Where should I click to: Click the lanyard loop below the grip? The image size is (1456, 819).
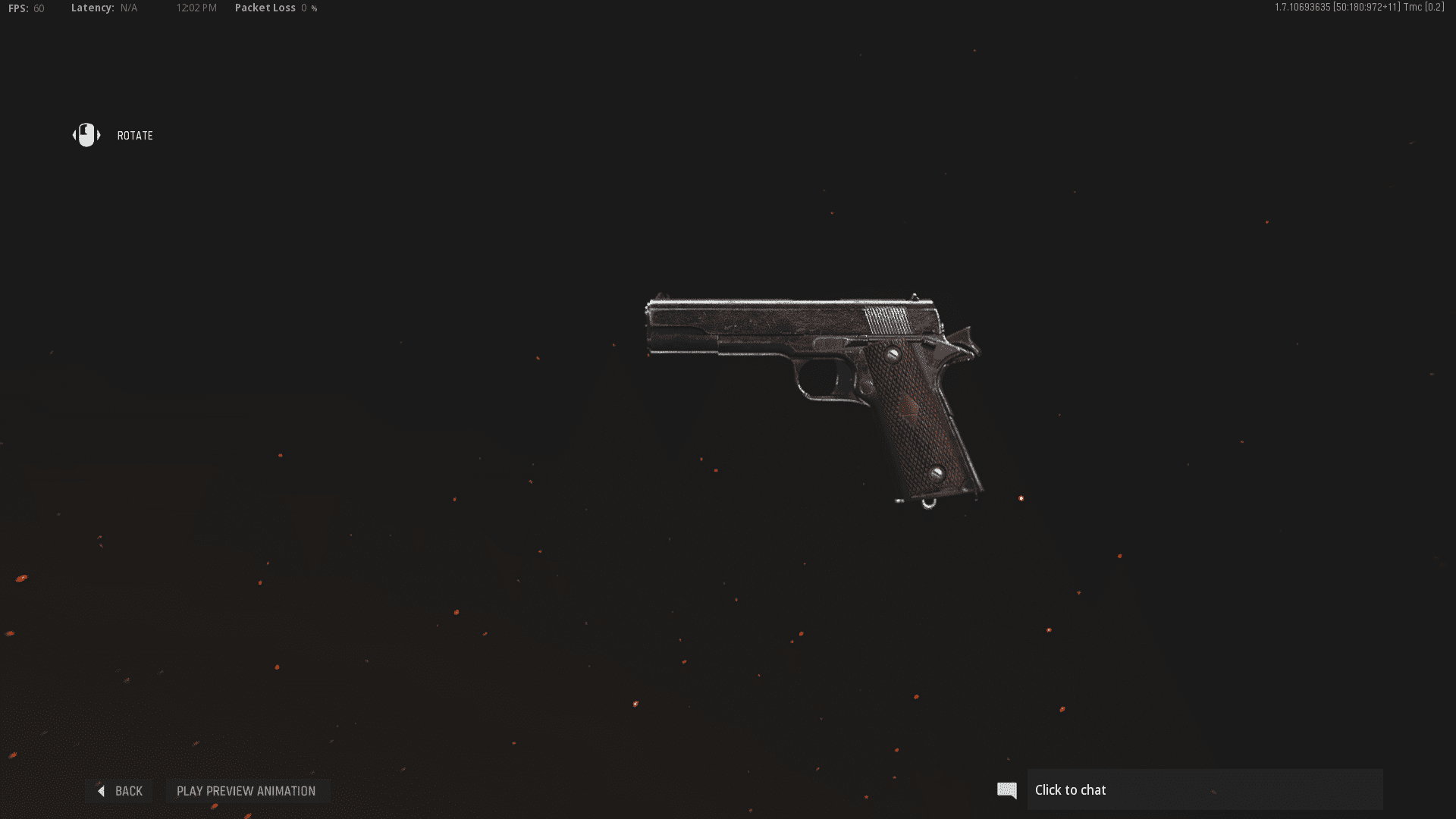click(929, 503)
